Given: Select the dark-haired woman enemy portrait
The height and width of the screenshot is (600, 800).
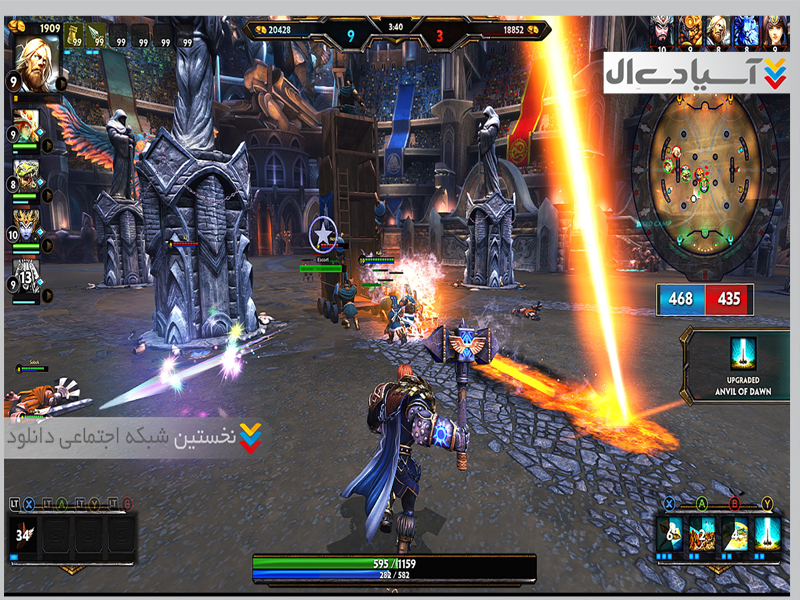Looking at the screenshot, I should 772,28.
